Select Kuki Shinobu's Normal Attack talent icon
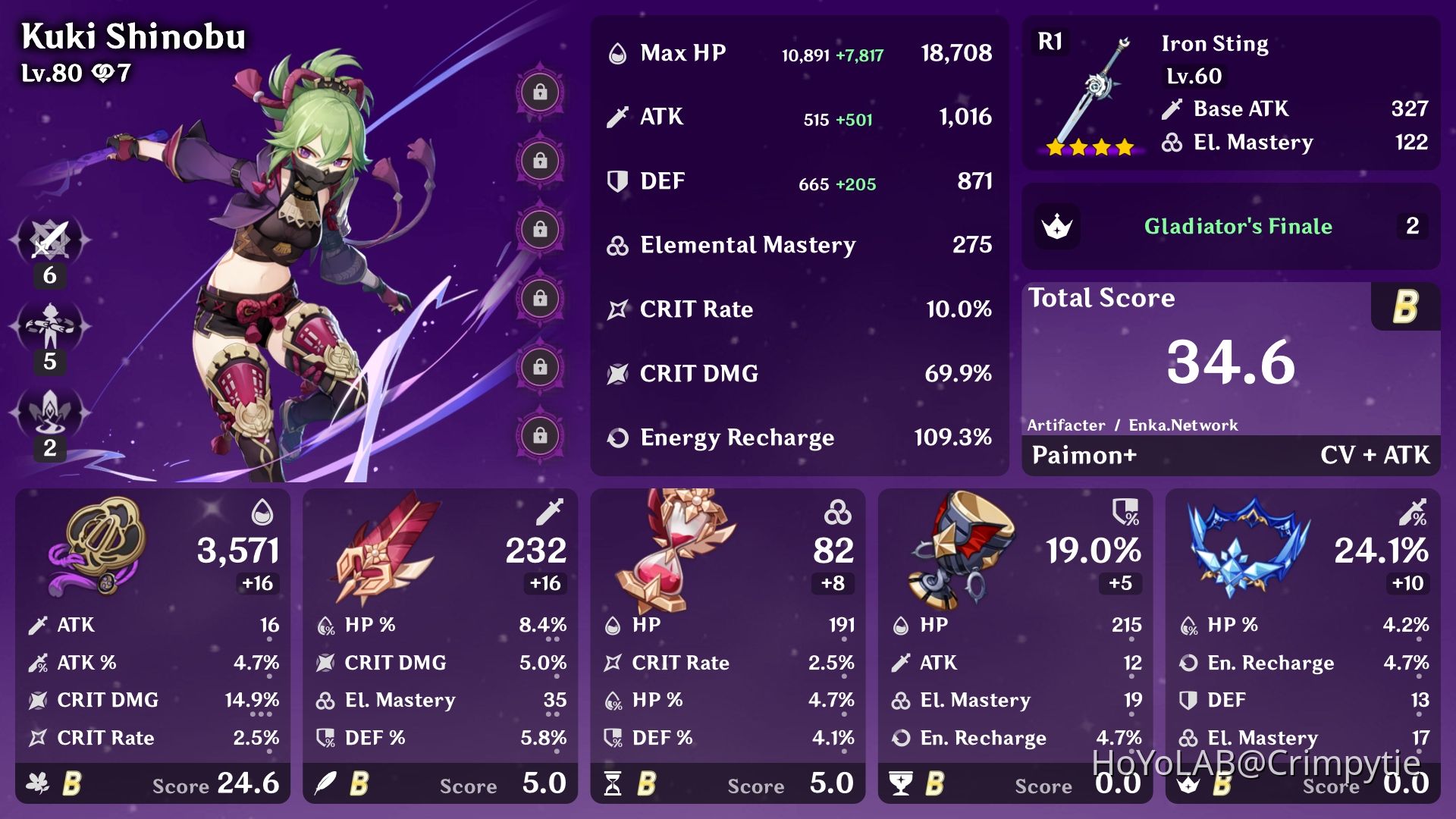This screenshot has width=1456, height=819. (x=49, y=239)
